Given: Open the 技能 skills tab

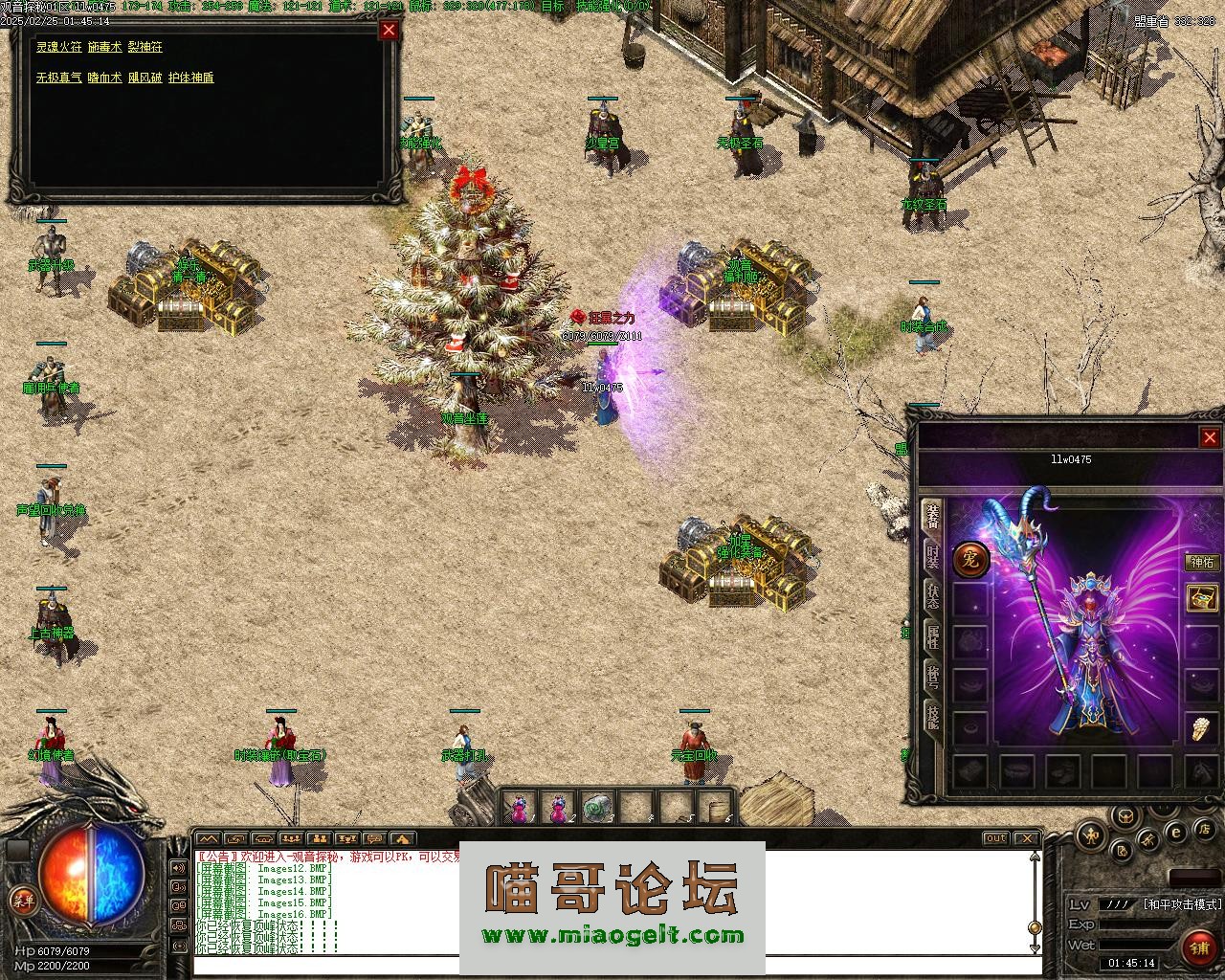Looking at the screenshot, I should point(932,718).
